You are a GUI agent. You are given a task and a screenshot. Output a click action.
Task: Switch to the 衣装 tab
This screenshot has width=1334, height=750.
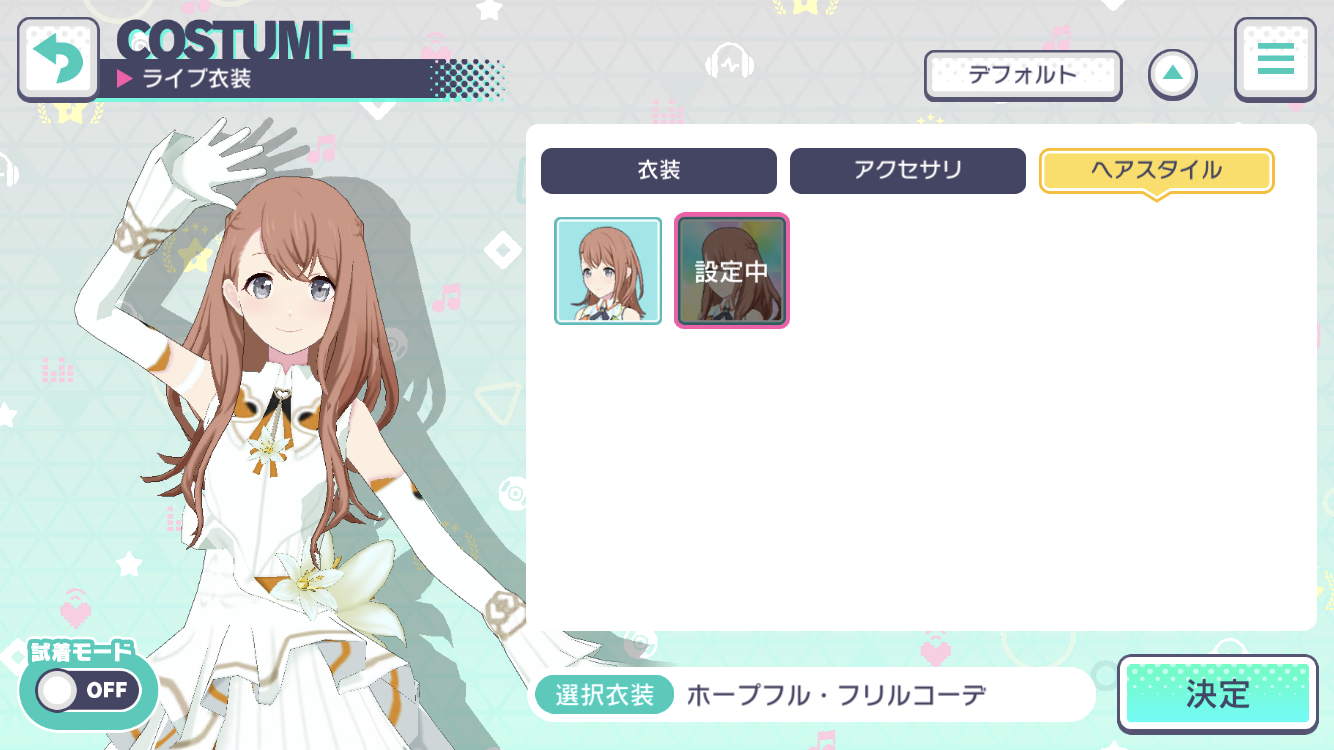point(658,170)
